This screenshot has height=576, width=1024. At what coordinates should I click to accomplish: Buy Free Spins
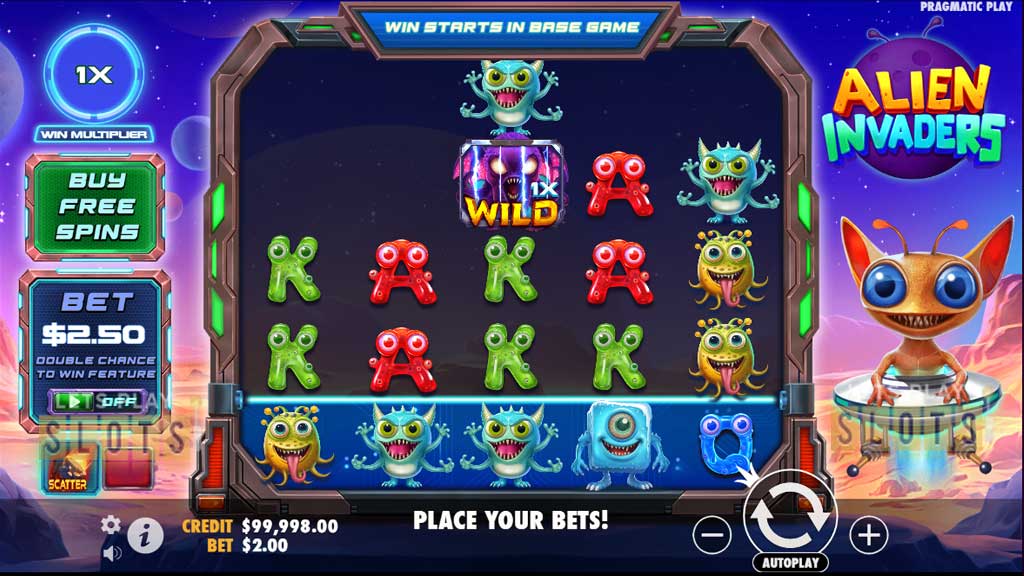pos(96,206)
